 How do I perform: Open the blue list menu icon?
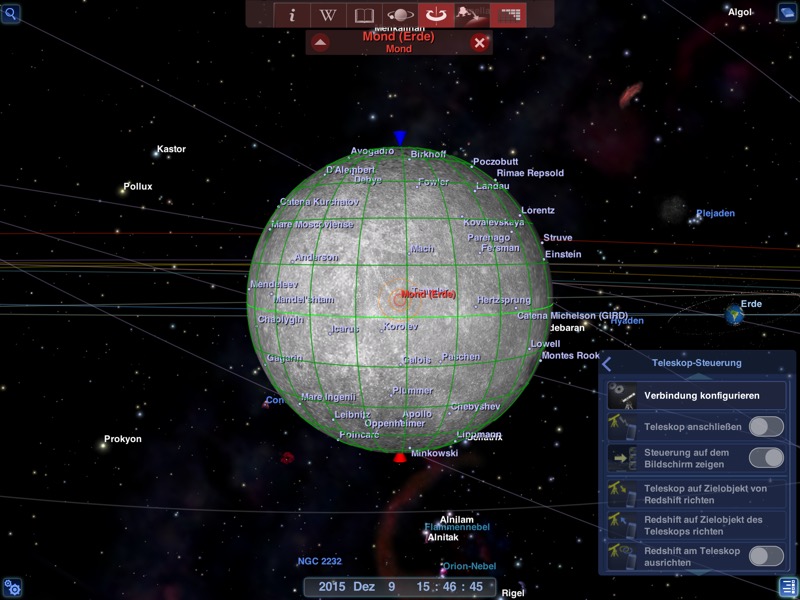point(787,587)
